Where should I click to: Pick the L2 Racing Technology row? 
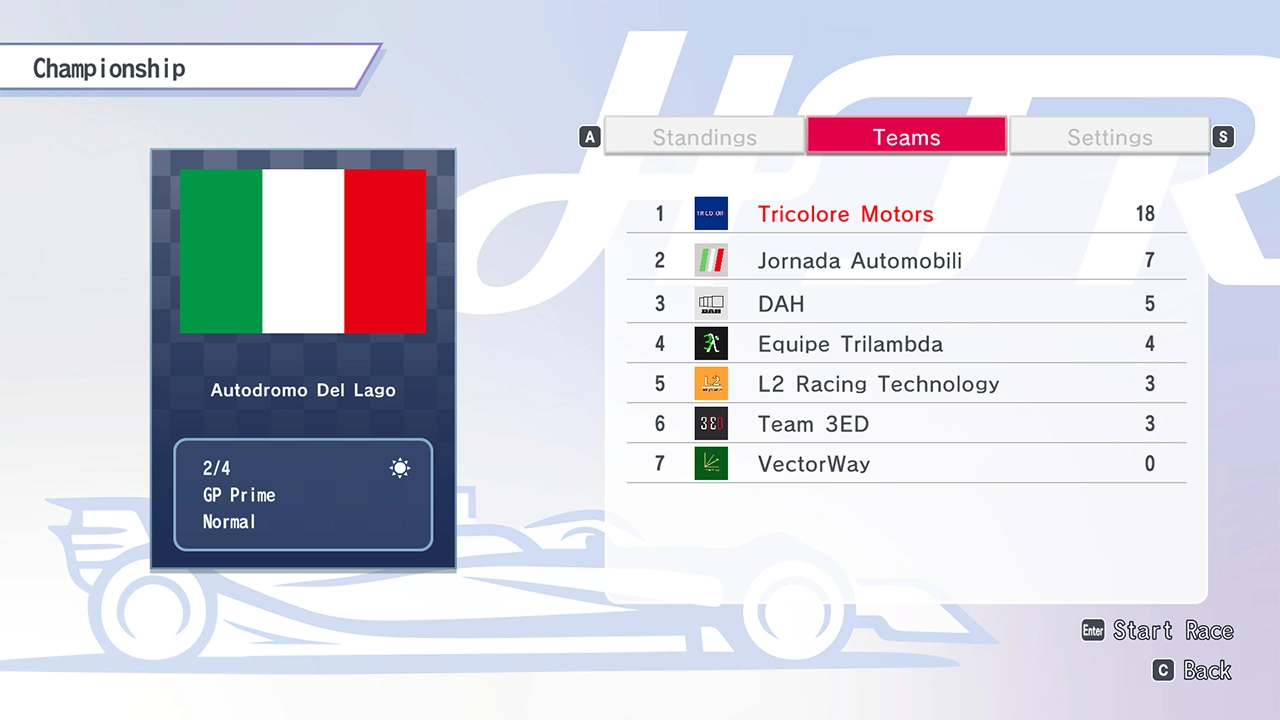(905, 384)
